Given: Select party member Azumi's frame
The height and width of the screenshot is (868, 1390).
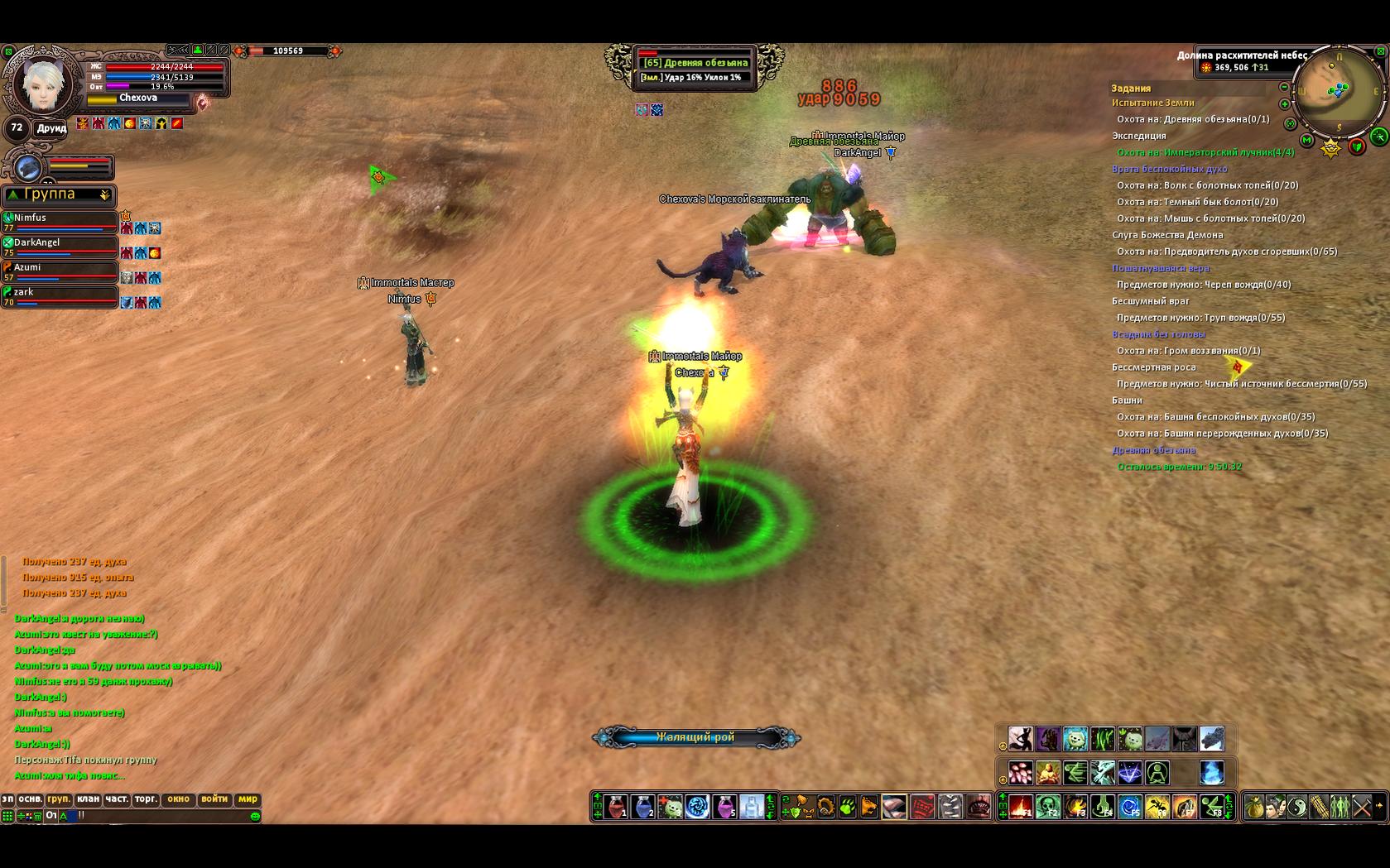Looking at the screenshot, I should coord(60,271).
